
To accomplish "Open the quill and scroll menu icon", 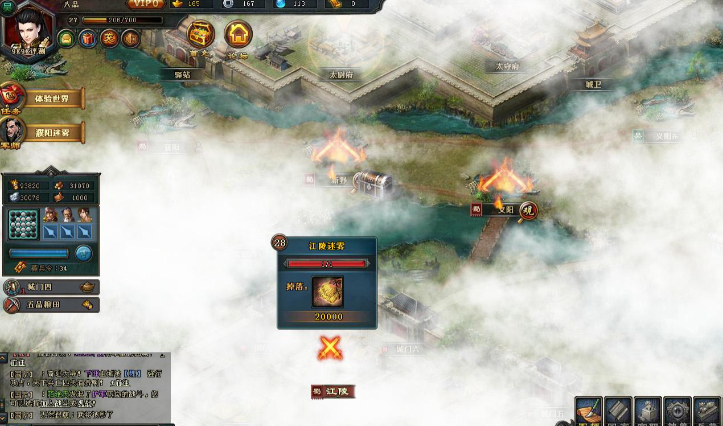I will coord(589,410).
